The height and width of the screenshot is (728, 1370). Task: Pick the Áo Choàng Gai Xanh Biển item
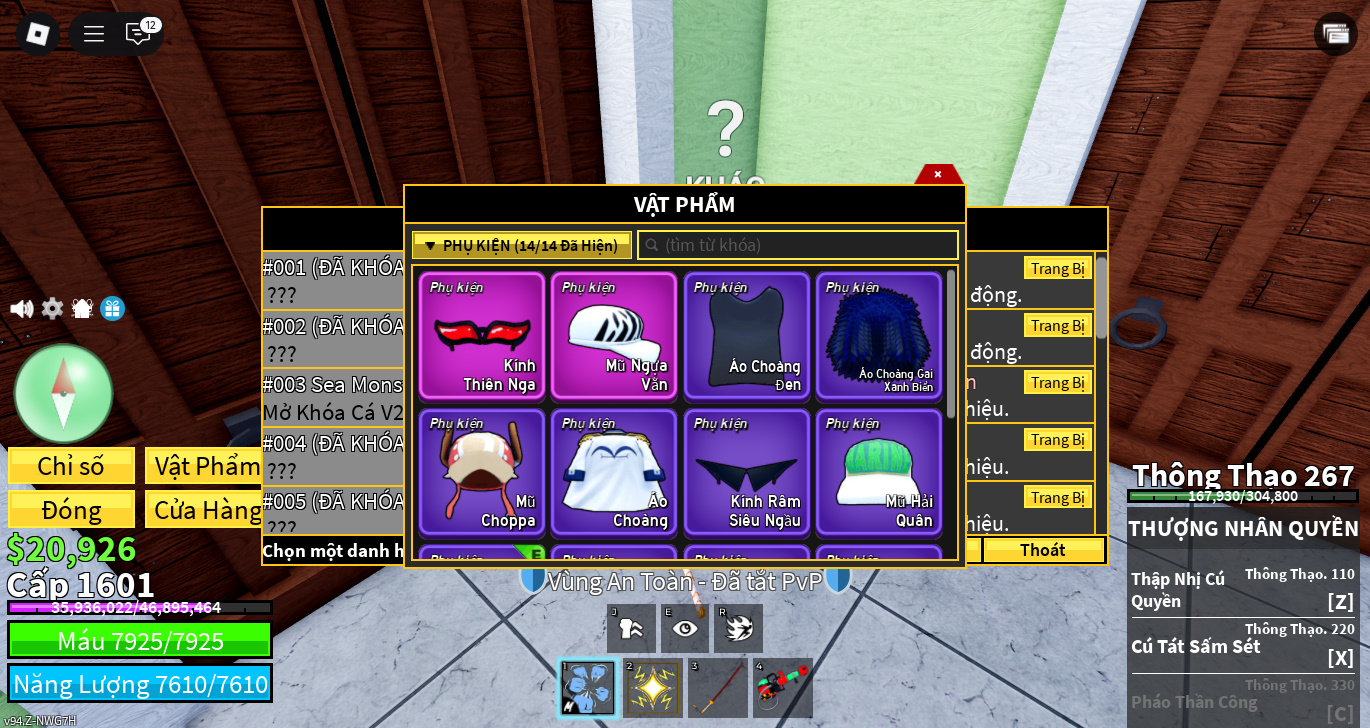878,336
